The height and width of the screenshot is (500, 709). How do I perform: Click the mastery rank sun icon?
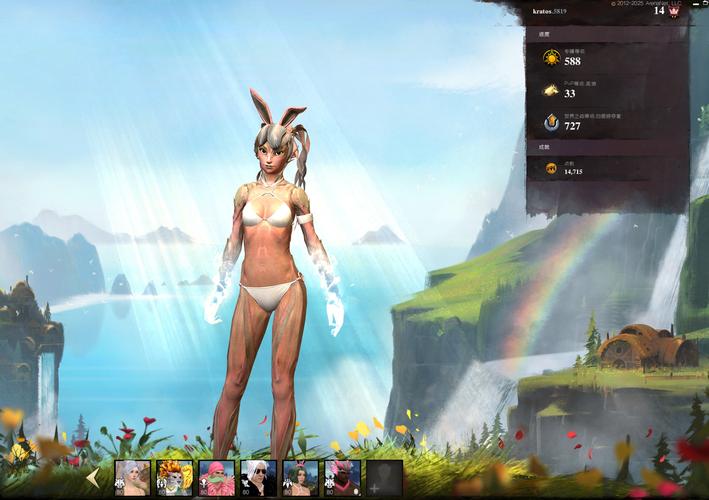point(551,58)
